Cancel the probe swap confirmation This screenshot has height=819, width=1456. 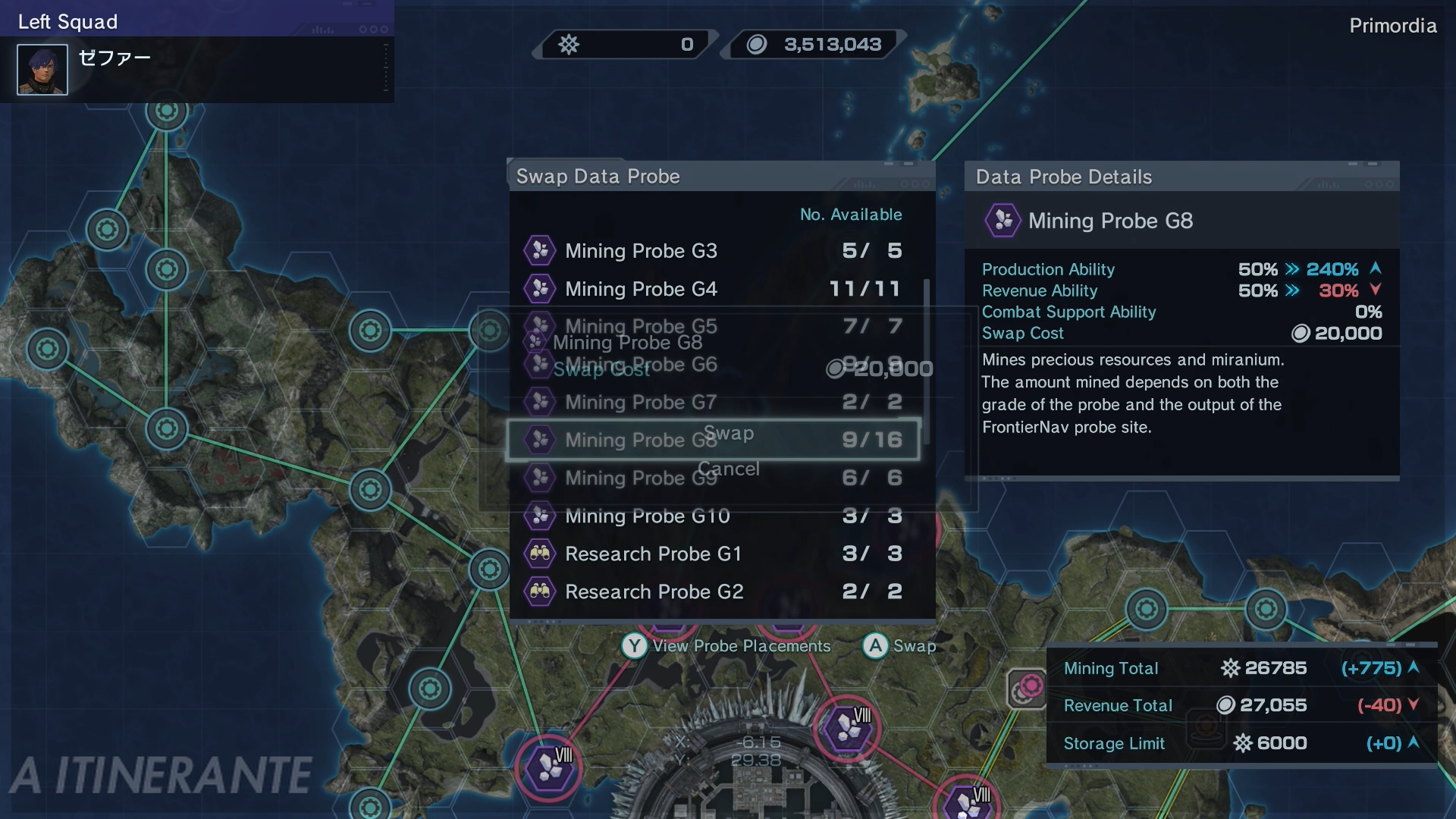coord(729,469)
